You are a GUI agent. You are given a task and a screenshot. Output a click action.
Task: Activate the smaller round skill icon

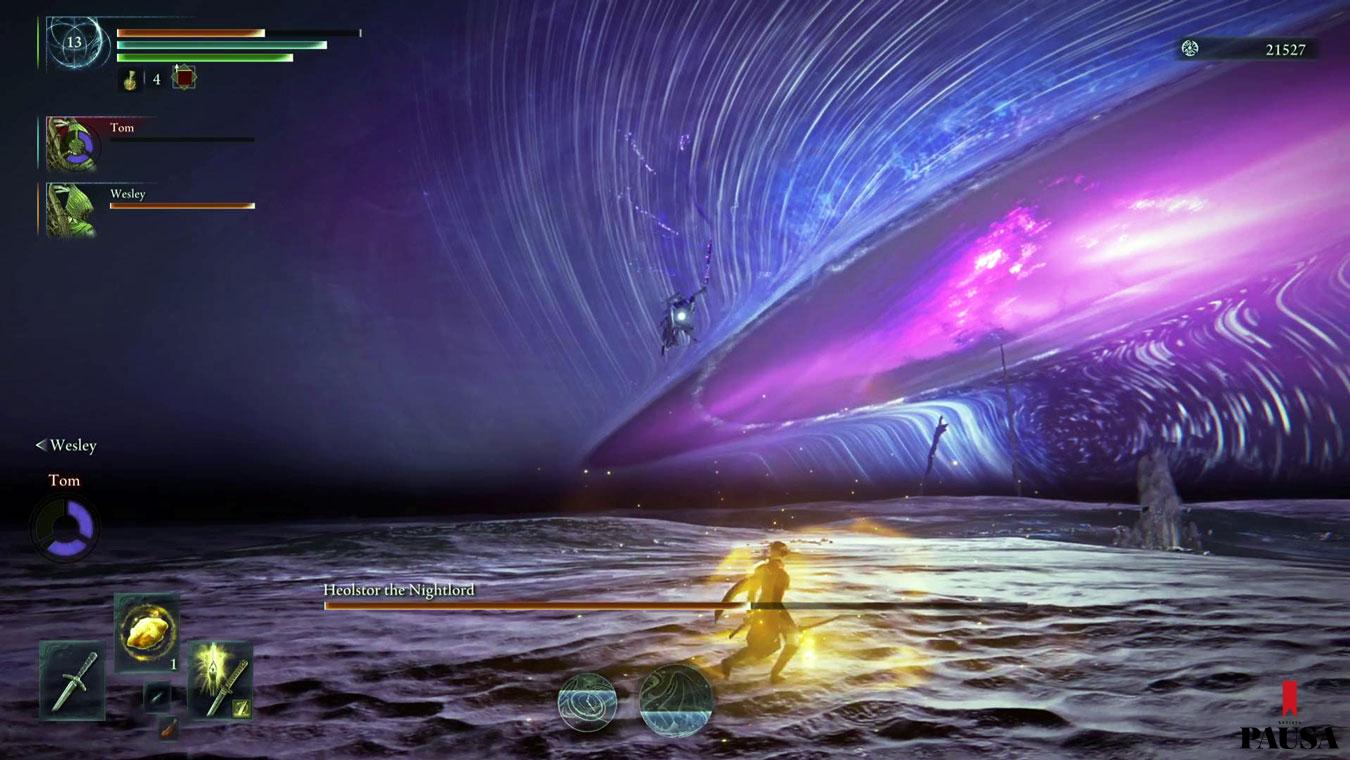[x=587, y=702]
